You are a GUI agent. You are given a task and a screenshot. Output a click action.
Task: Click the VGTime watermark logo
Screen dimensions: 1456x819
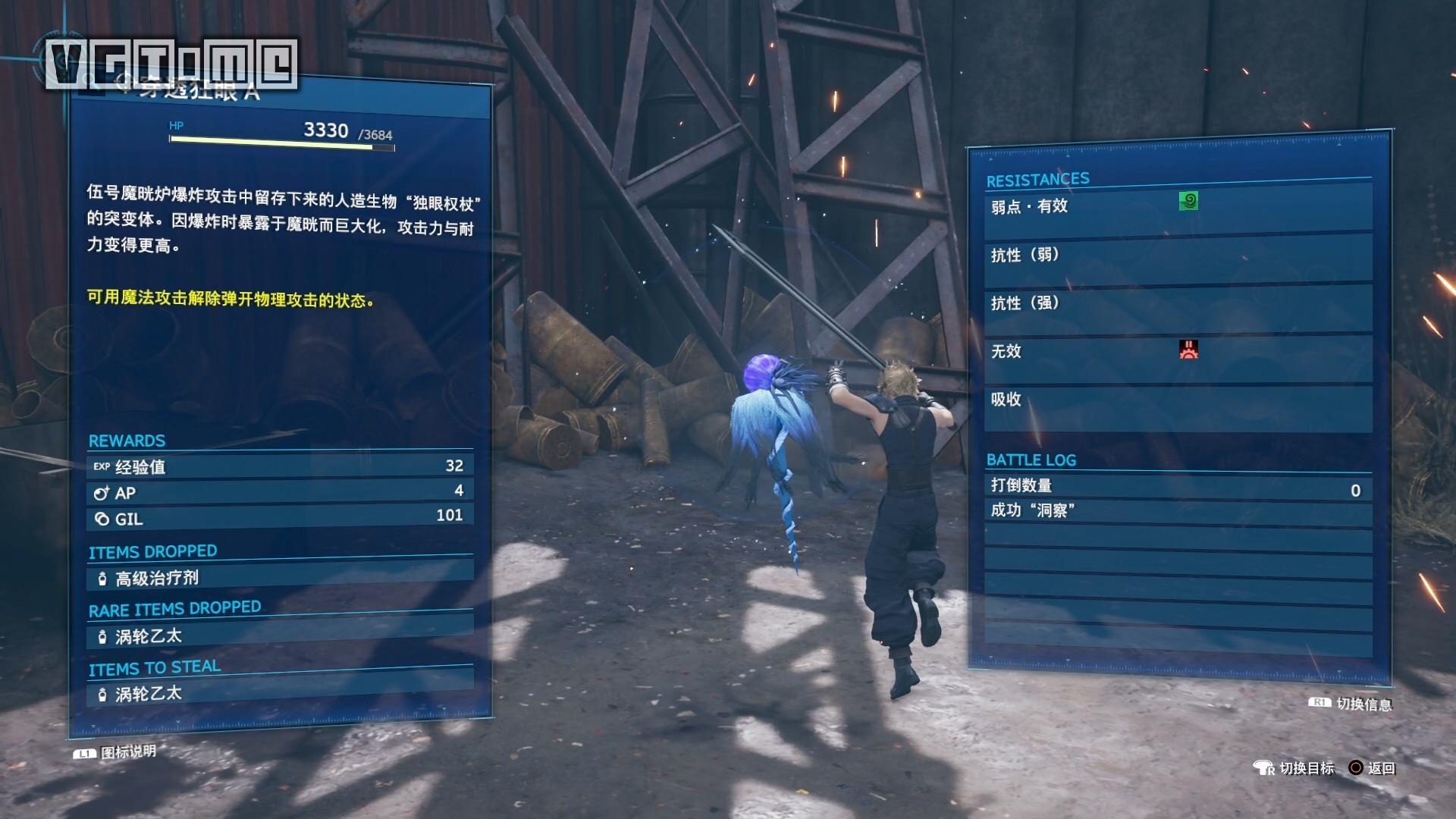pos(171,64)
